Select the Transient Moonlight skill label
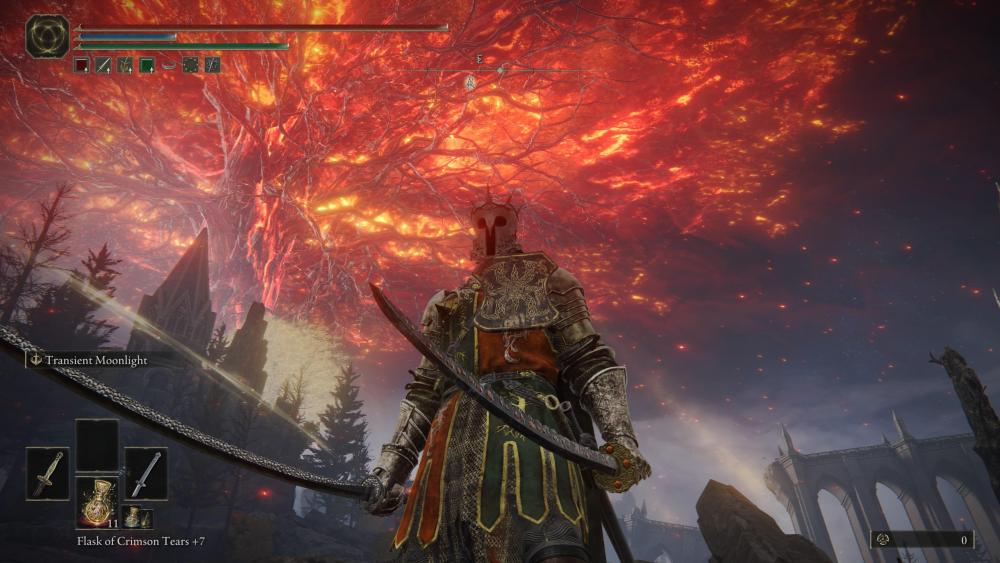This screenshot has height=563, width=1000. tap(91, 359)
